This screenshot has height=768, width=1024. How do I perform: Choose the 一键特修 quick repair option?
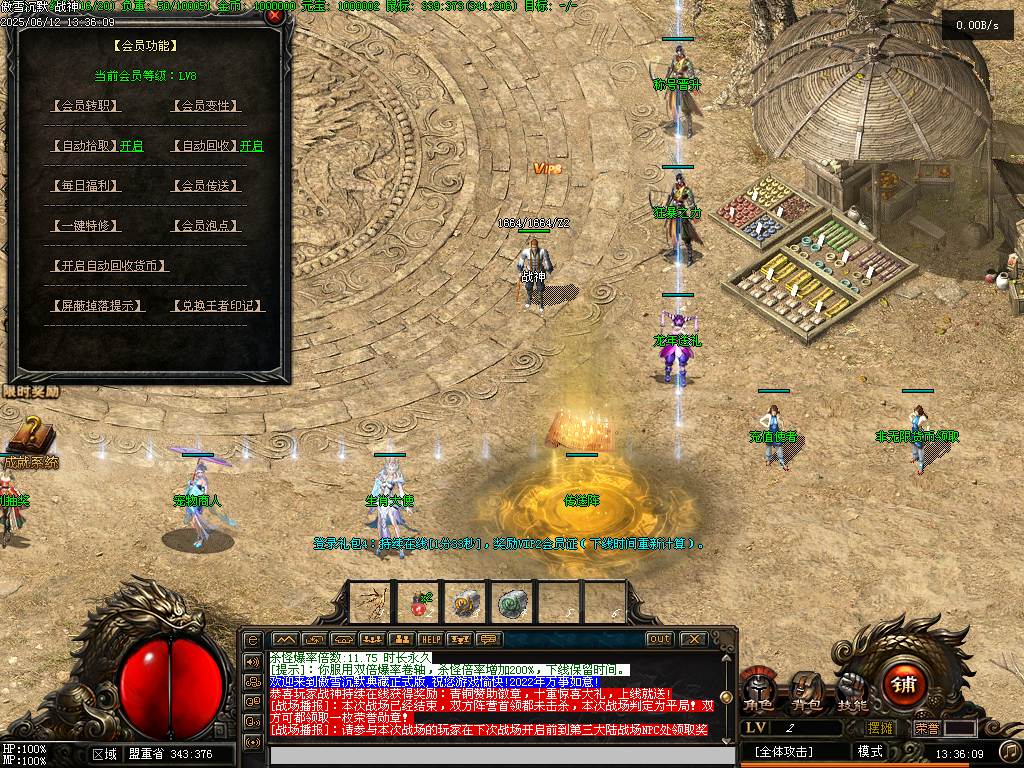pos(85,226)
